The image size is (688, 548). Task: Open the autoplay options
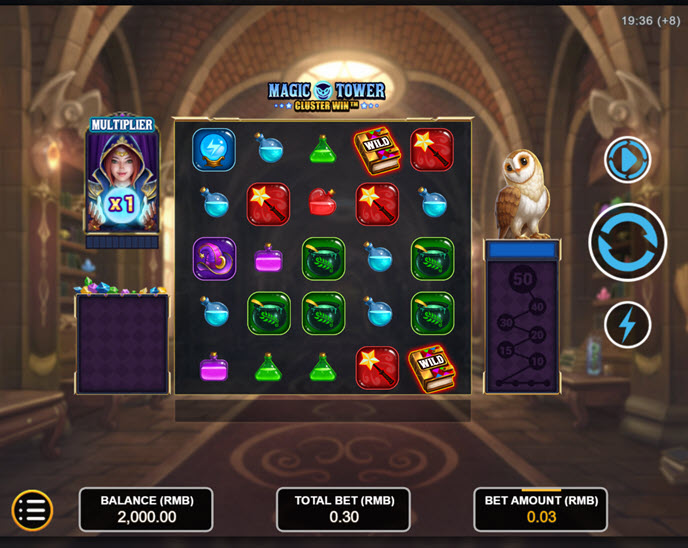point(627,160)
